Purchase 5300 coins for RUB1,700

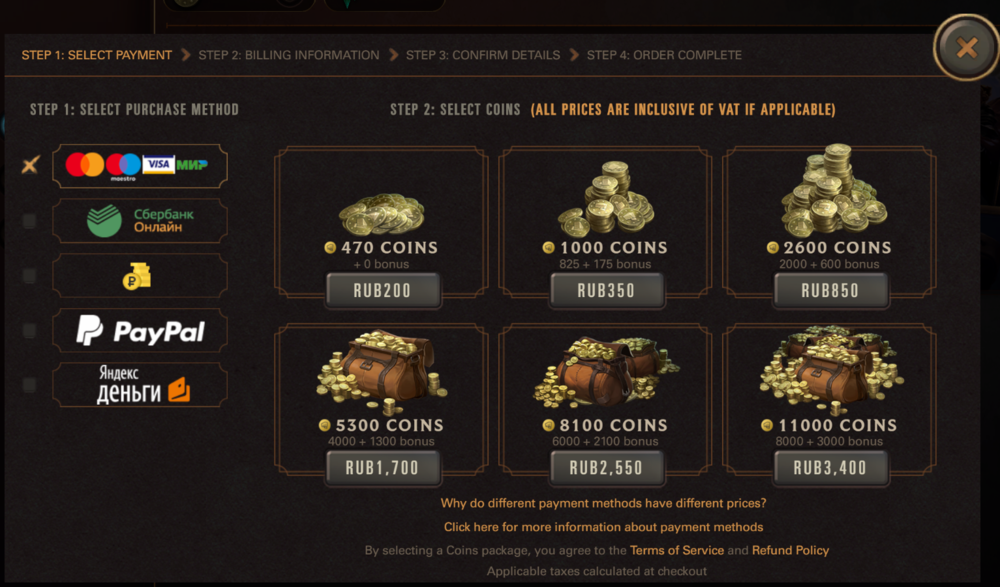pos(381,467)
